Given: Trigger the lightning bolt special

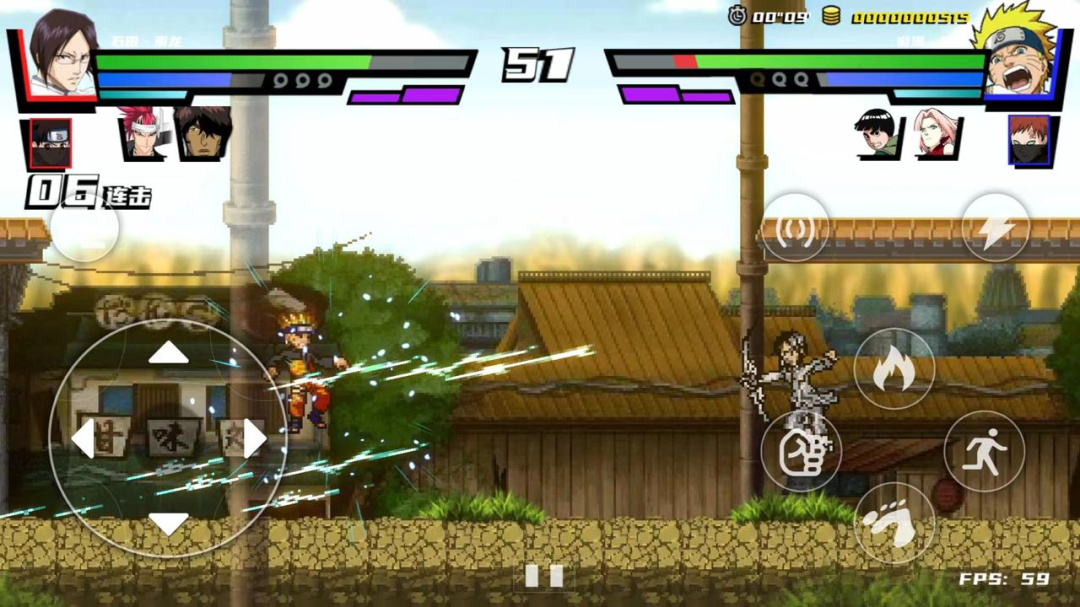Looking at the screenshot, I should click(x=995, y=228).
